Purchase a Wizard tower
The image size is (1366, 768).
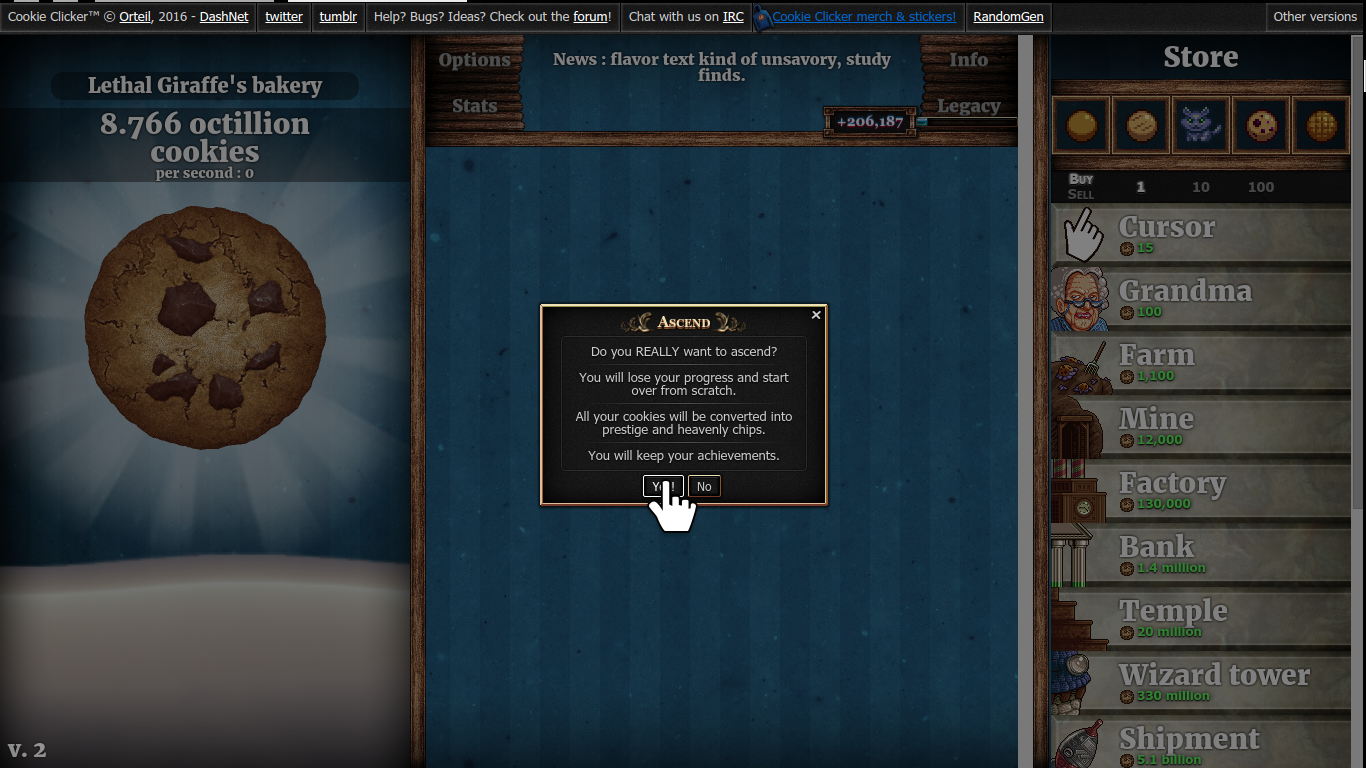tap(1200, 683)
